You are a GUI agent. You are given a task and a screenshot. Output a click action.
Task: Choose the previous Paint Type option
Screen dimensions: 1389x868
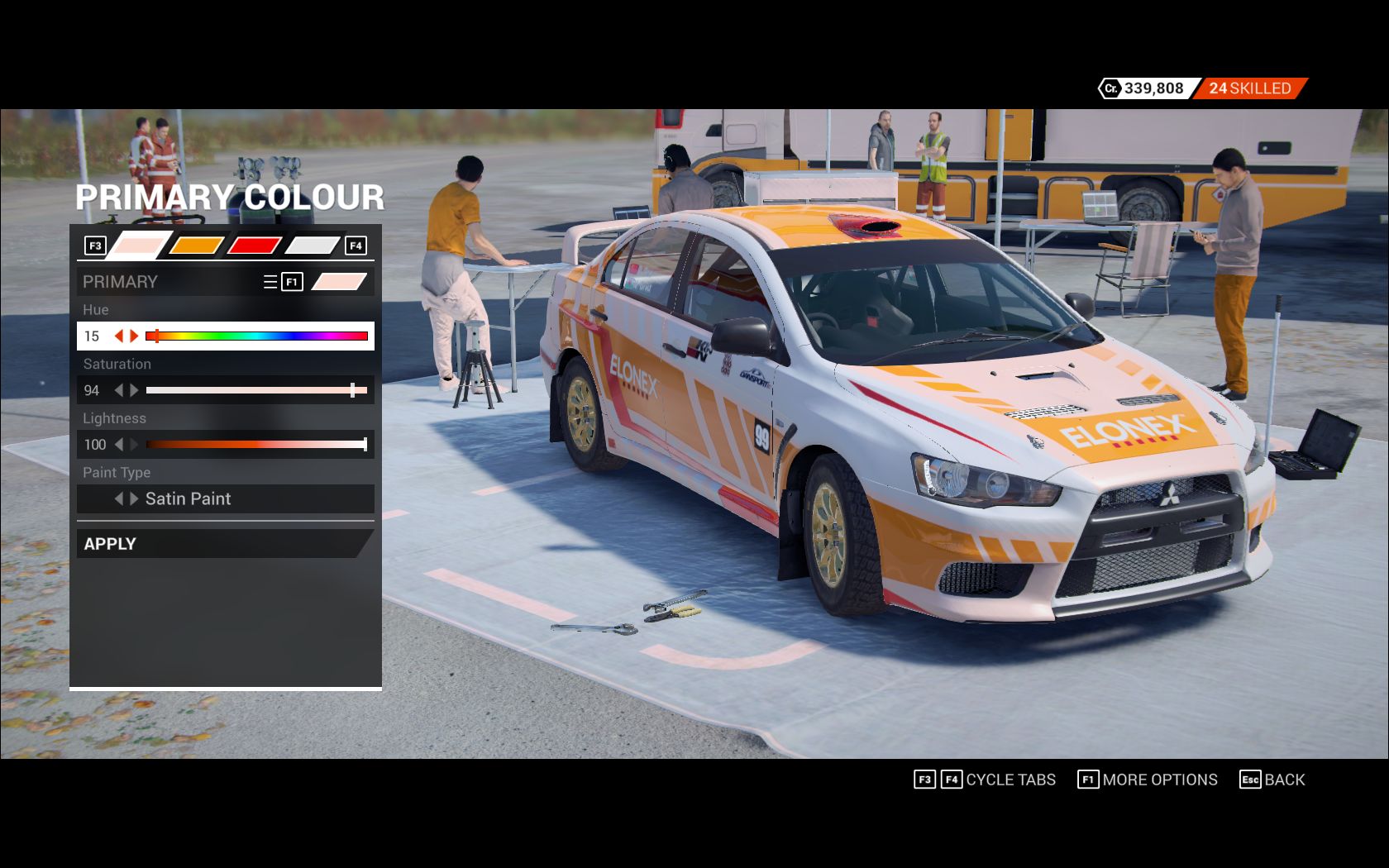pyautogui.click(x=119, y=498)
